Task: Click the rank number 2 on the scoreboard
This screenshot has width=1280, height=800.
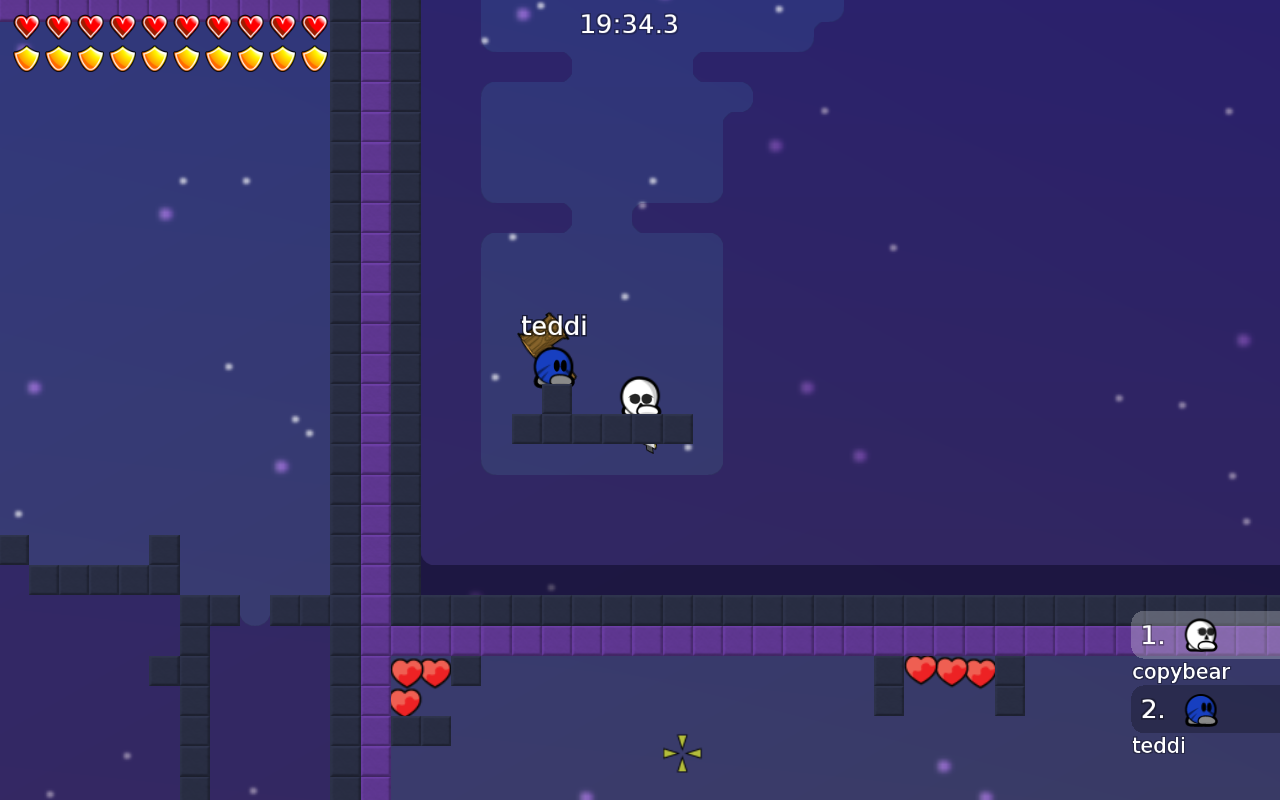Action: [1152, 710]
